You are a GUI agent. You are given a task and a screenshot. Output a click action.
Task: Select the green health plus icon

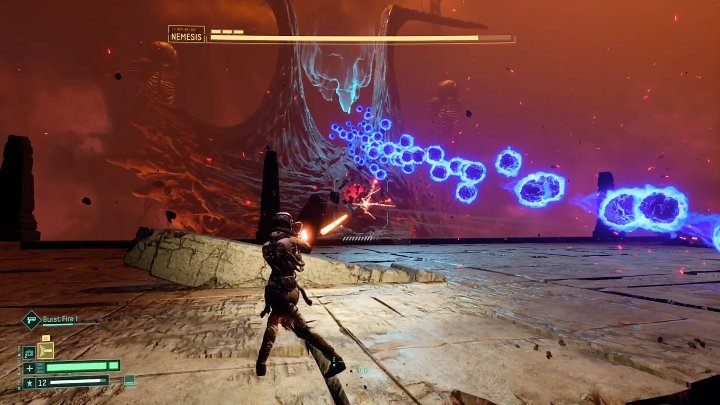28,366
